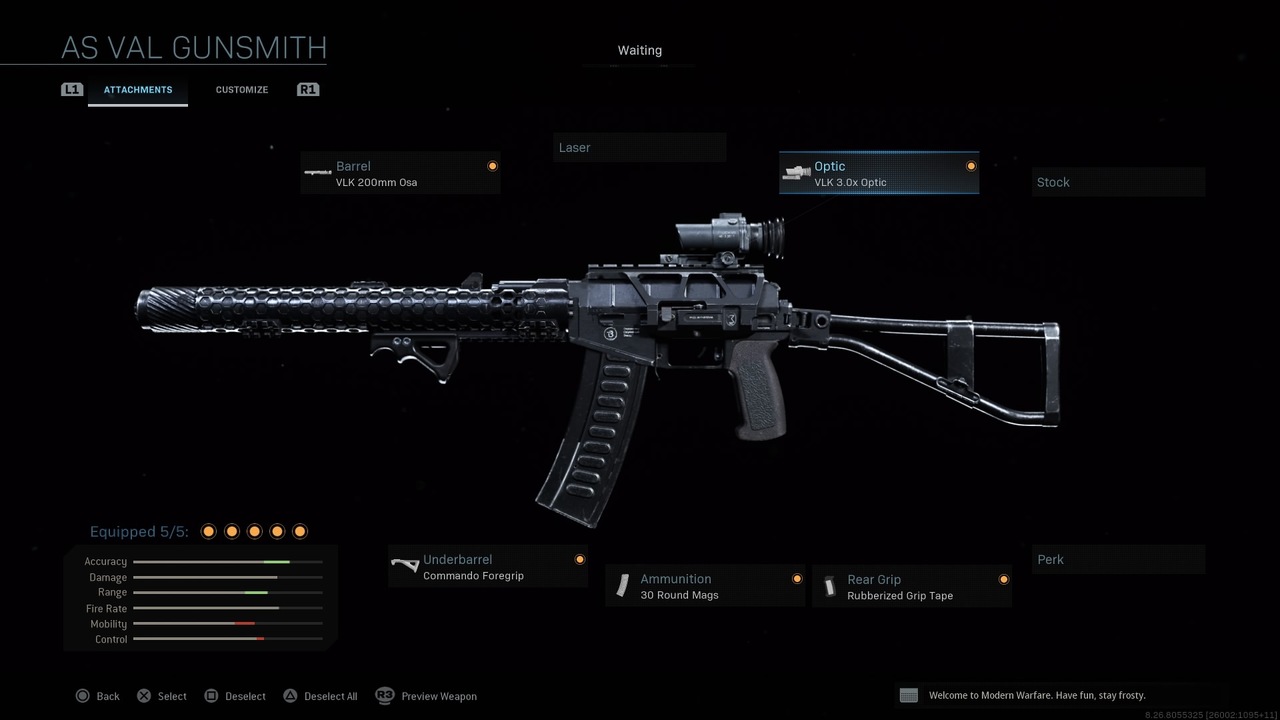
Task: Click the R1 shoulder button icon
Action: point(308,89)
